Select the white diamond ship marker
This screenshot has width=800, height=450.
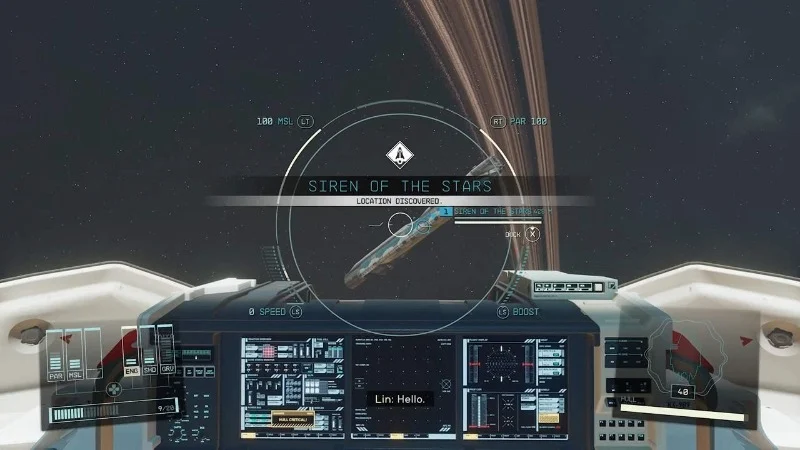tap(400, 155)
